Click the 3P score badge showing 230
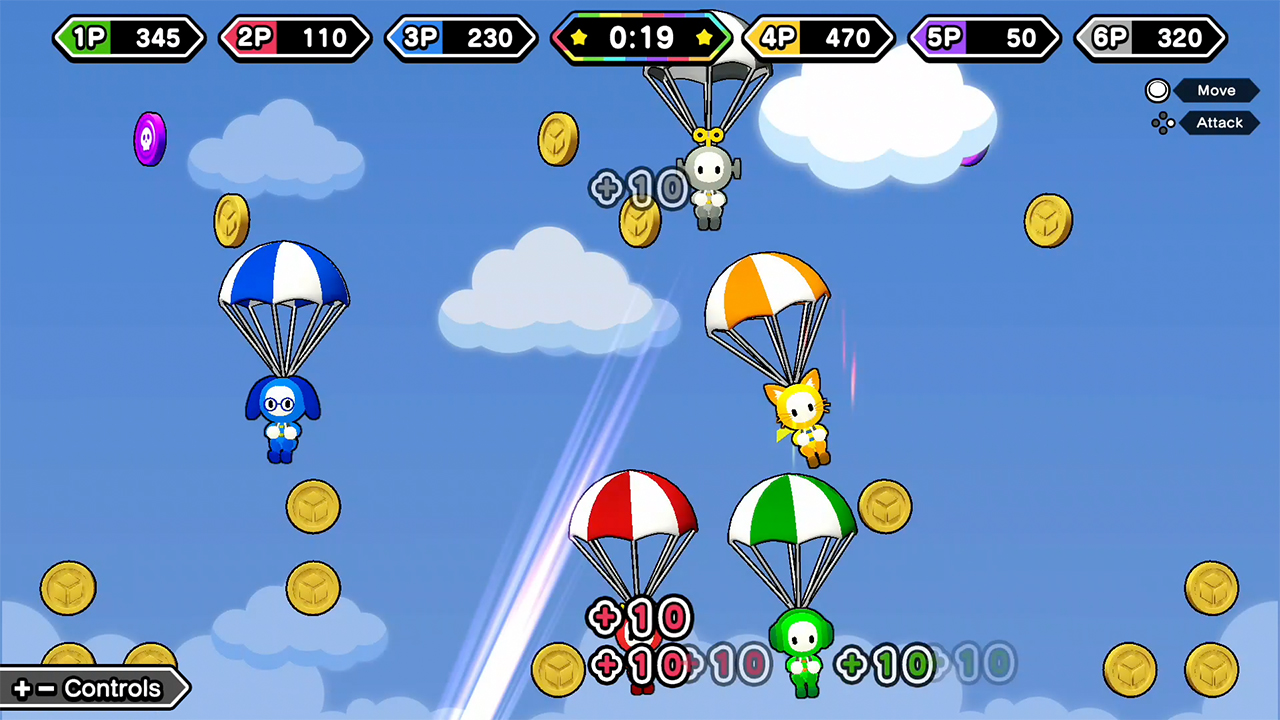Image resolution: width=1280 pixels, height=720 pixels. [461, 38]
